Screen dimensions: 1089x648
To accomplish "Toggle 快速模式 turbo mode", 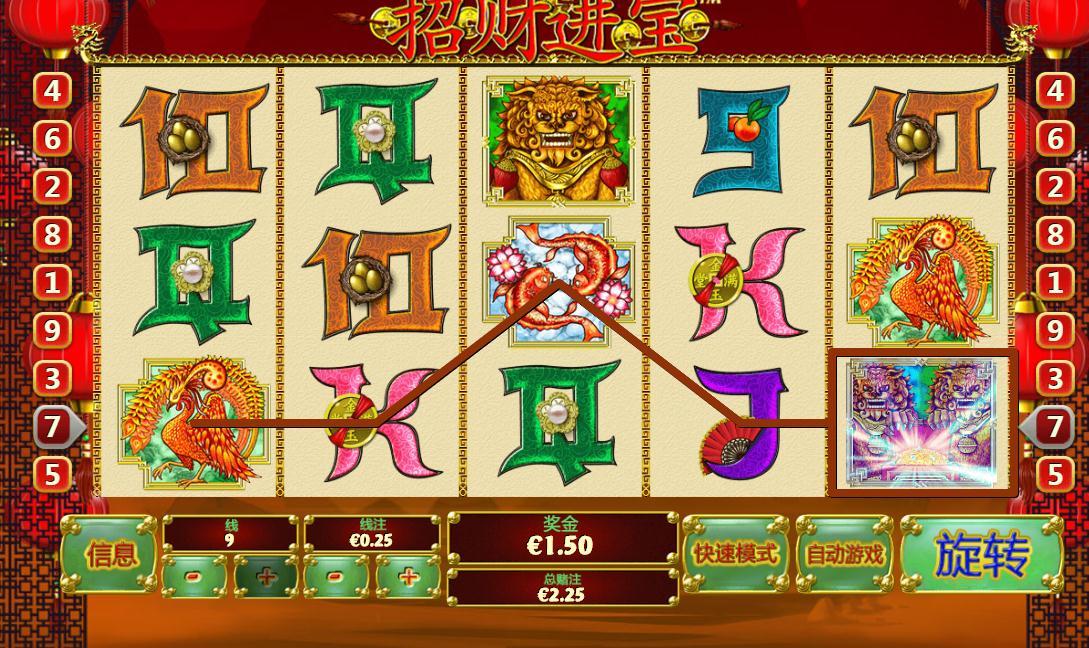I will (736, 553).
